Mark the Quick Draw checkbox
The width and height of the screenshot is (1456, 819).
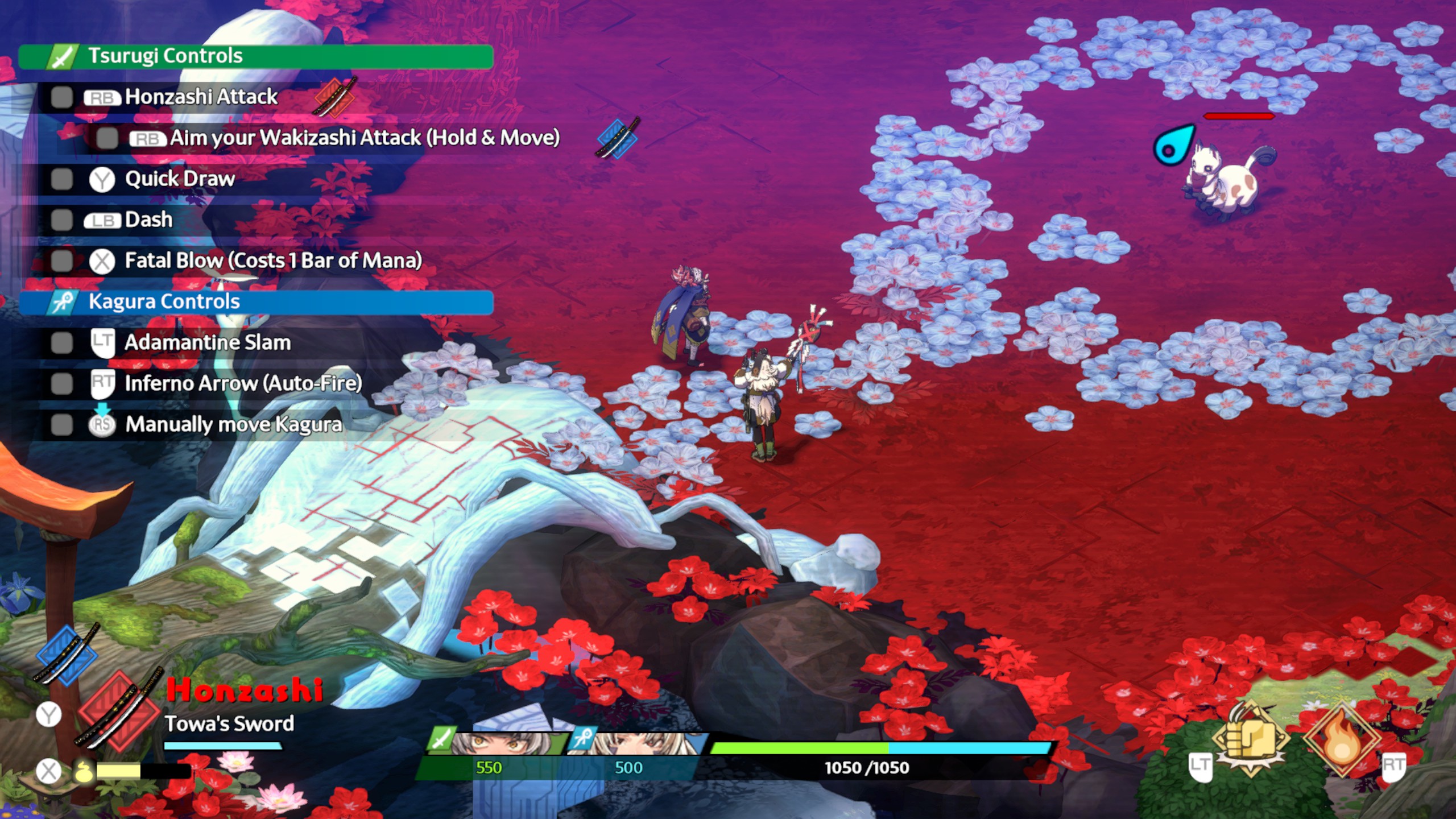tap(61, 179)
